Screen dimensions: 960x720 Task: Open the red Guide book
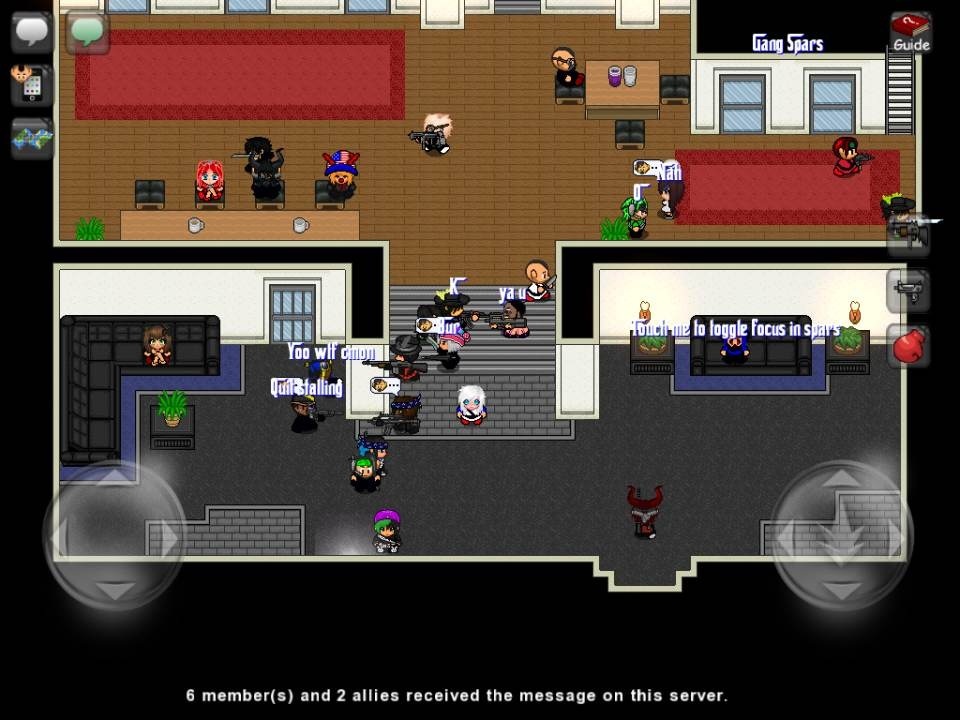point(910,33)
